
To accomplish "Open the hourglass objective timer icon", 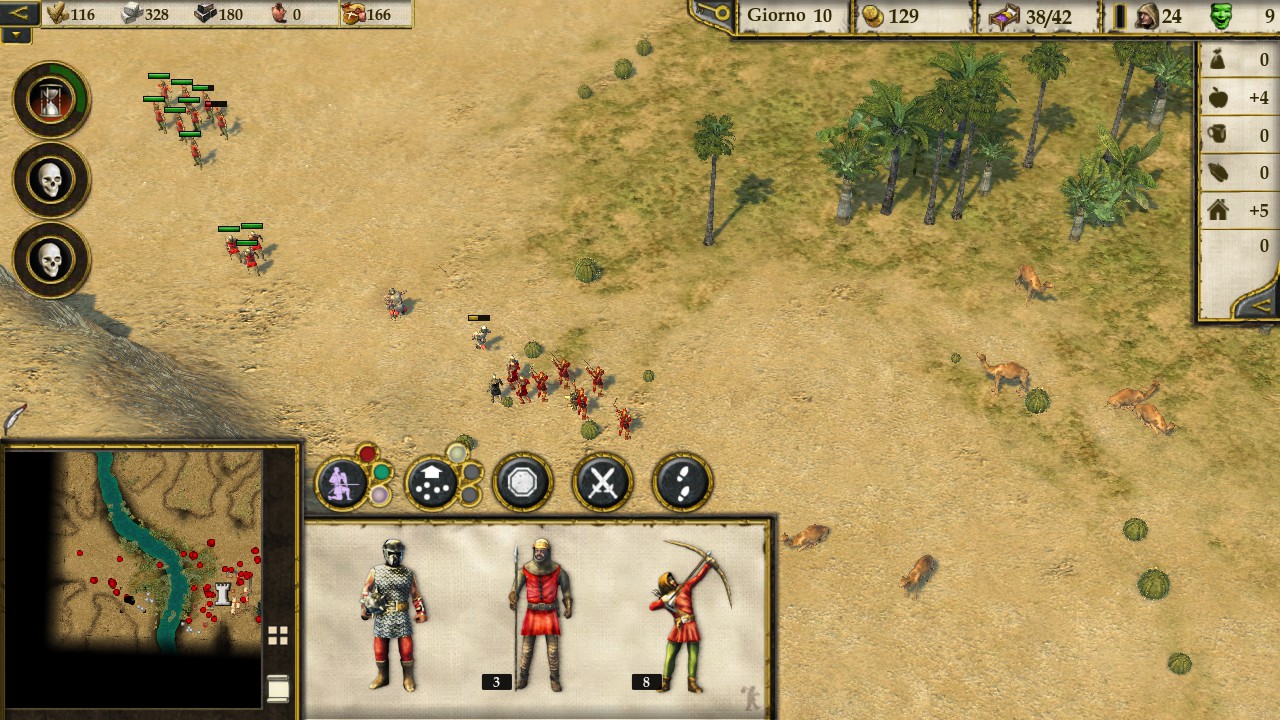I will pyautogui.click(x=51, y=100).
